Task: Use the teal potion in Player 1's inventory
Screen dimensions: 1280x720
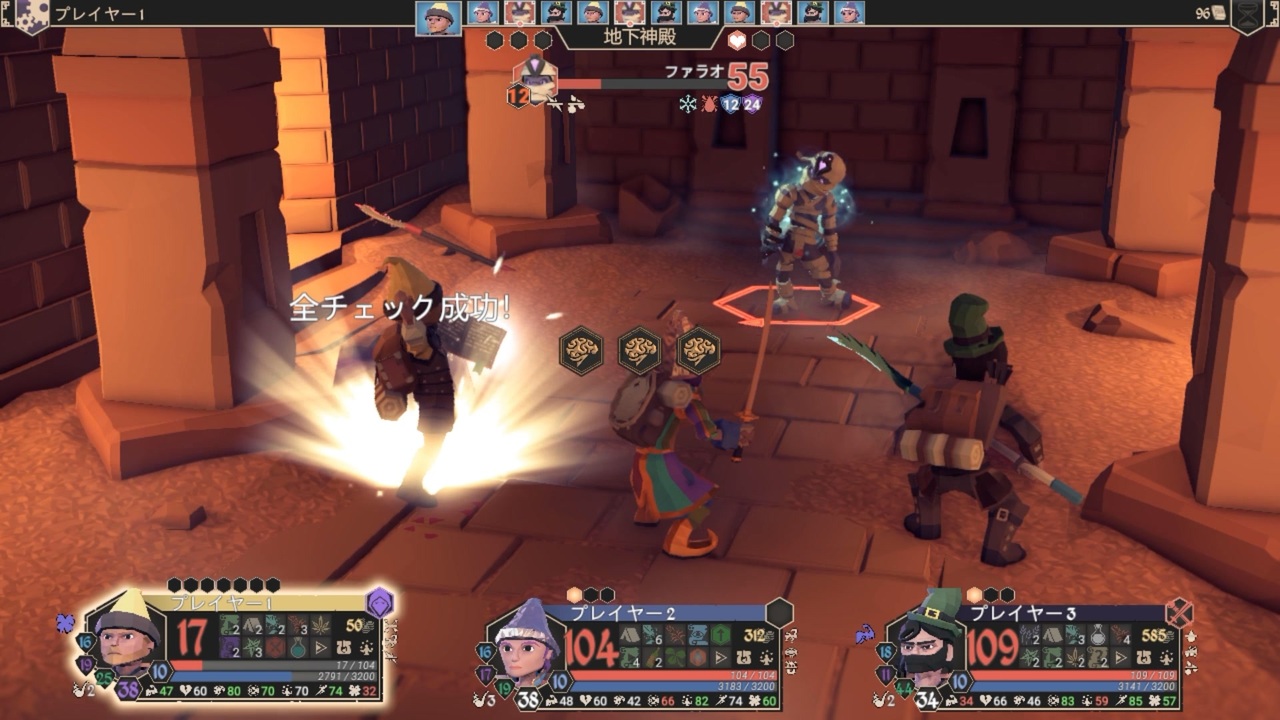Action: point(299,648)
